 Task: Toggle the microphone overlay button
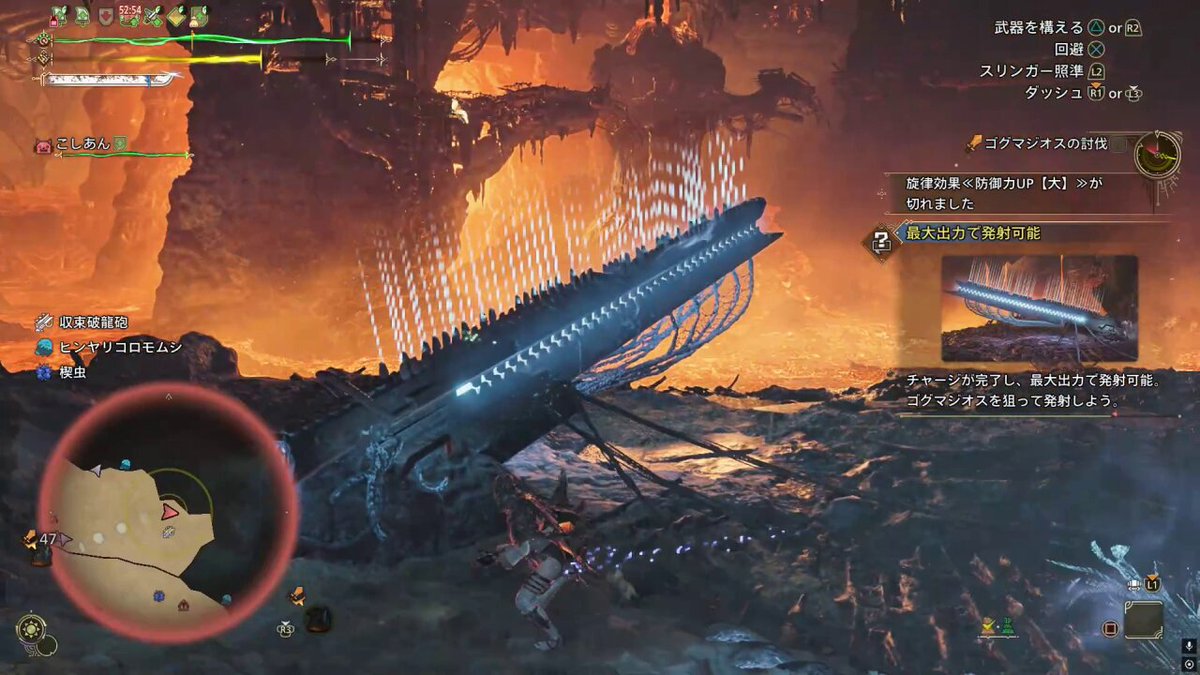[x=1188, y=647]
